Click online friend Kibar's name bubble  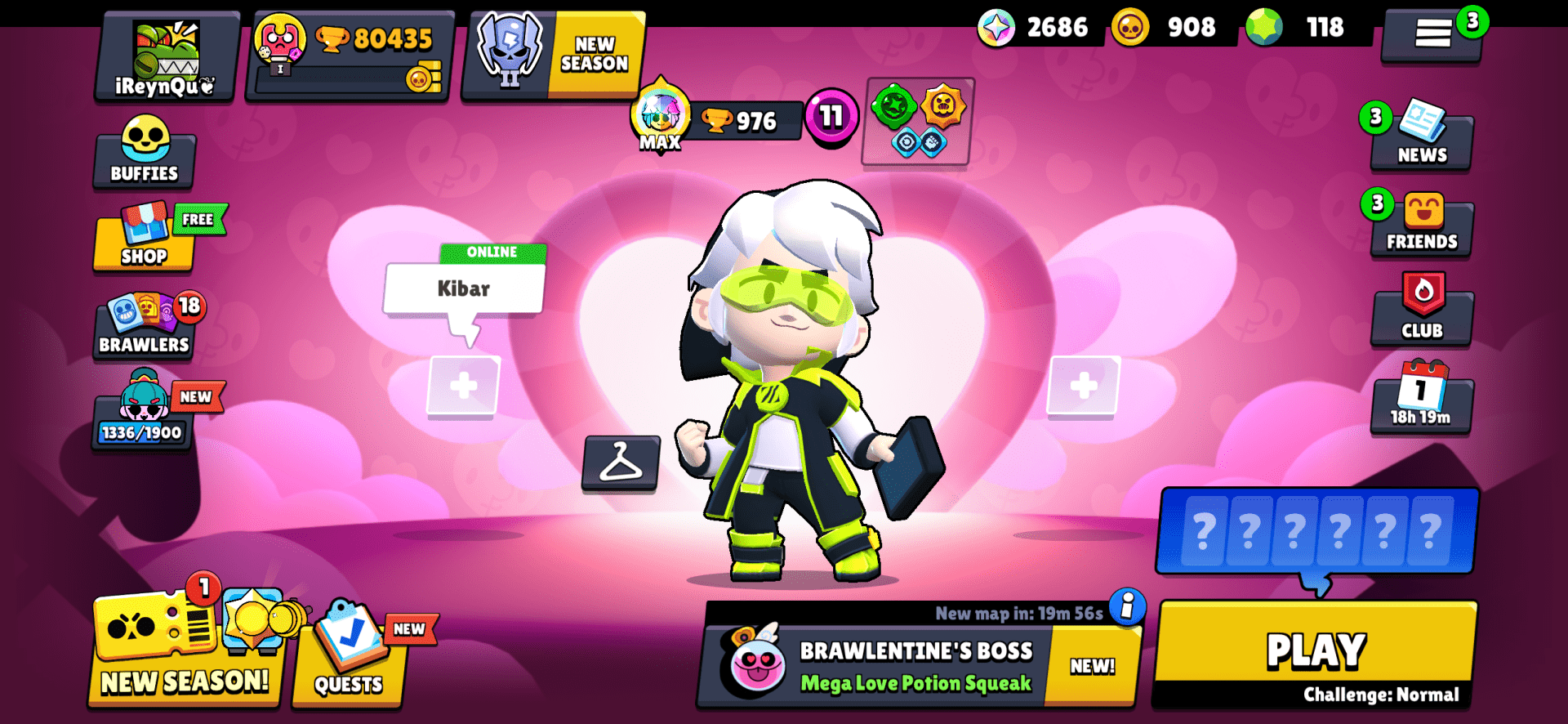click(463, 288)
